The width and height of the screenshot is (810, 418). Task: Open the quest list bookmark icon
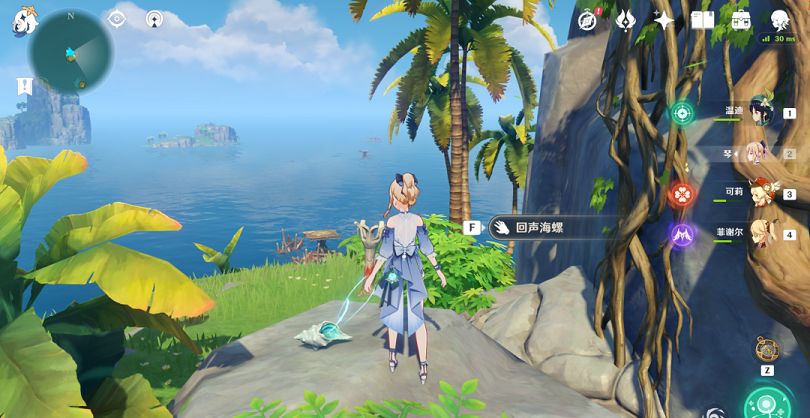pyautogui.click(x=25, y=86)
